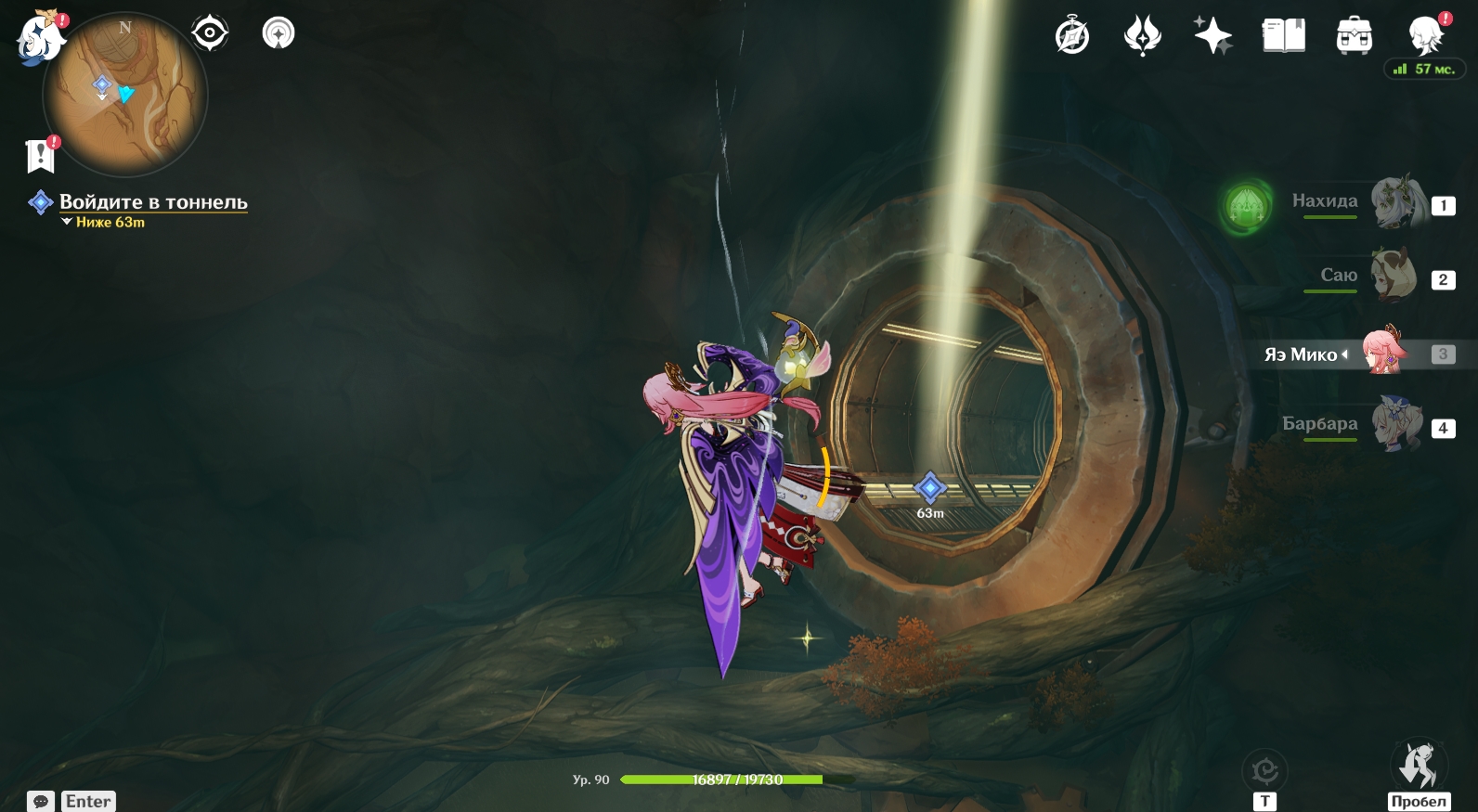Open the circular minimap
Viewport: 1478px width, 812px height.
[125, 94]
